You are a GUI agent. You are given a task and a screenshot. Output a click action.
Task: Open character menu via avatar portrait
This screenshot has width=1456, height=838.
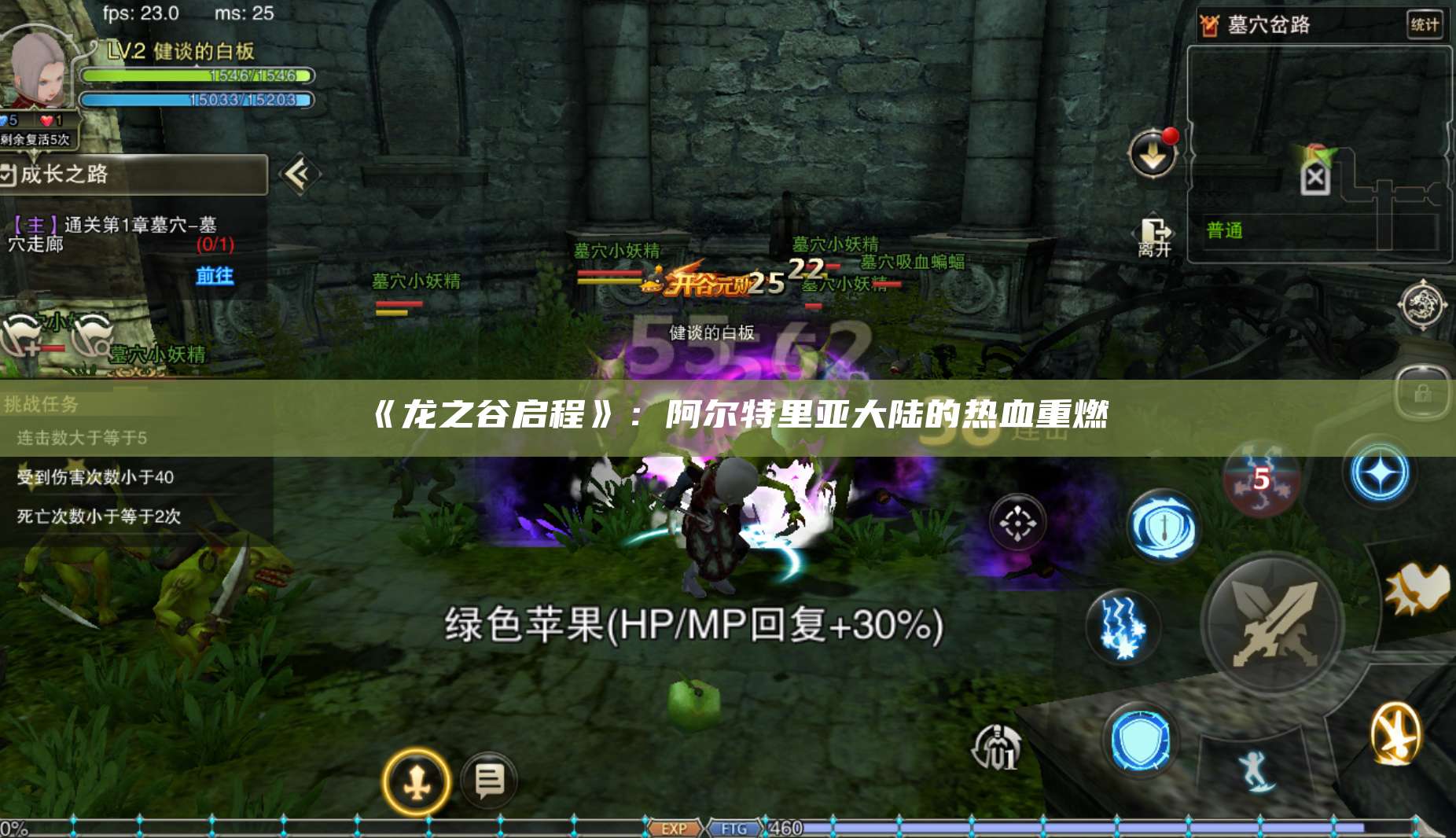click(x=35, y=67)
